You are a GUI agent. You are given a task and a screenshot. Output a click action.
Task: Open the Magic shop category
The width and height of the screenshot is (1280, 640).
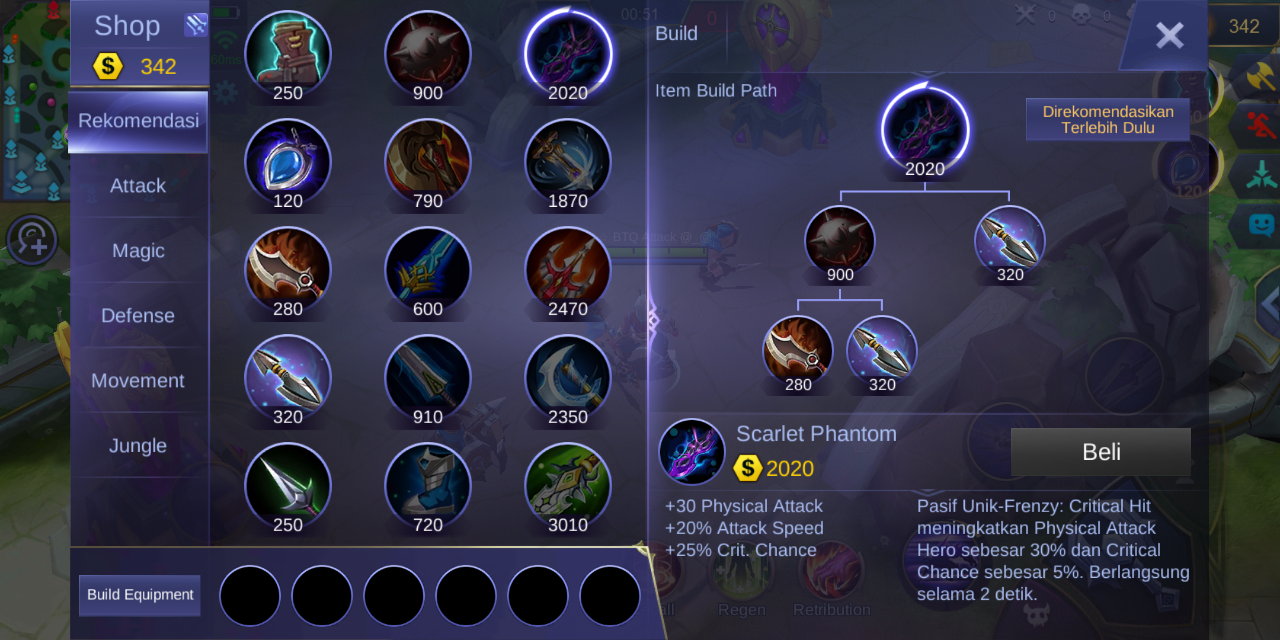(138, 251)
